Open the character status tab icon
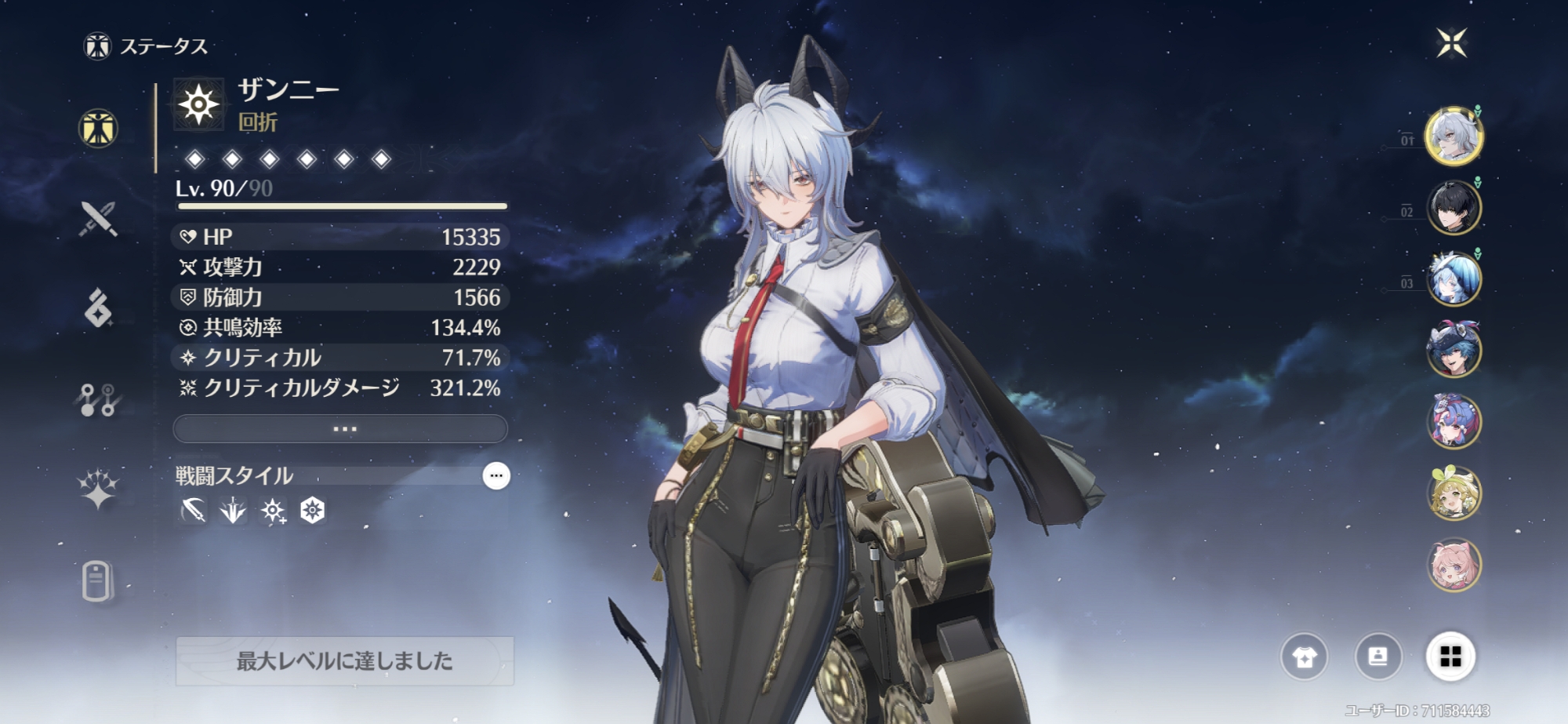 click(99, 129)
